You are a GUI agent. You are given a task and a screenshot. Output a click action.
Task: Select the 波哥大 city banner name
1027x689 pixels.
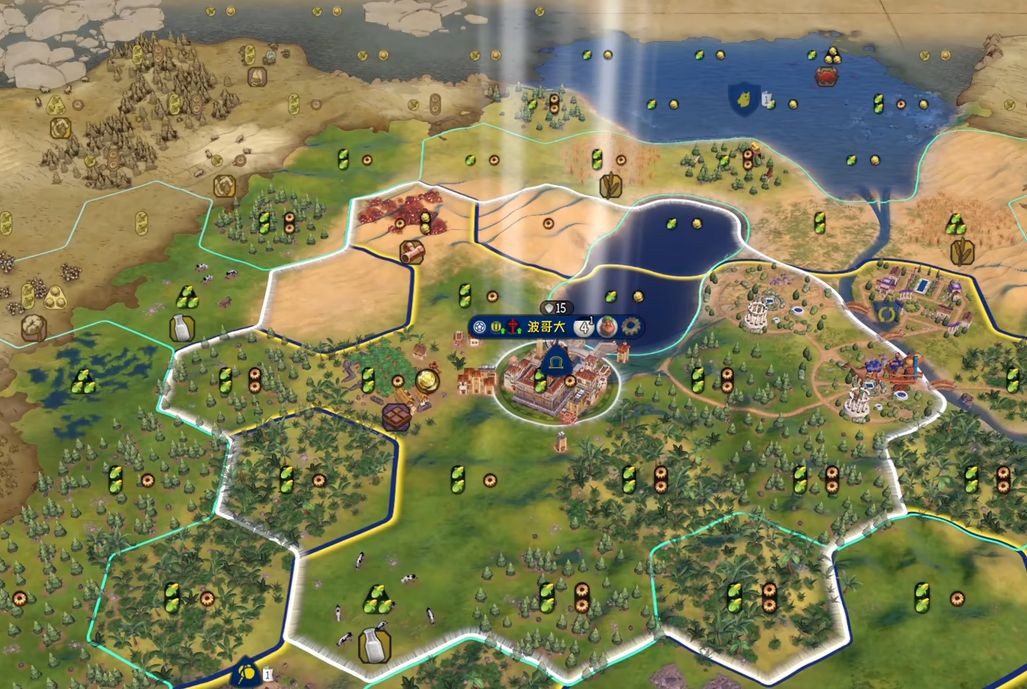[x=548, y=326]
